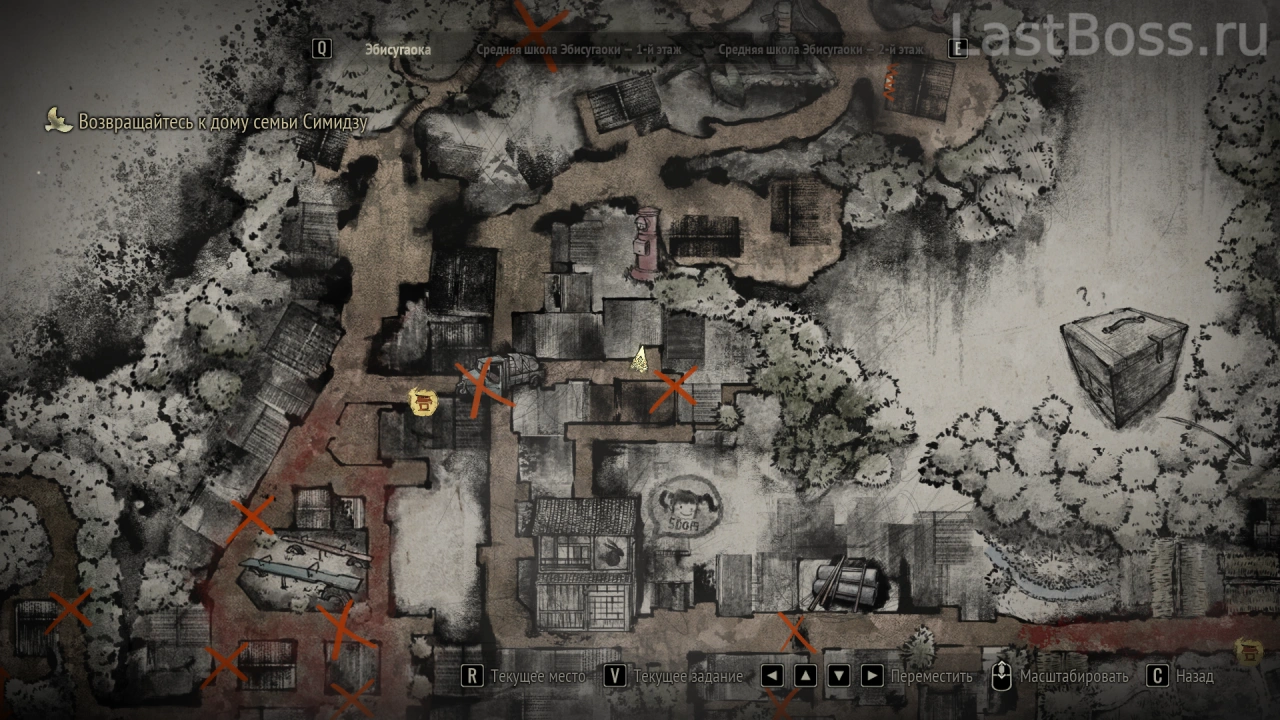Select the shrine marker beside the truck
The image size is (1280, 720).
pos(423,402)
